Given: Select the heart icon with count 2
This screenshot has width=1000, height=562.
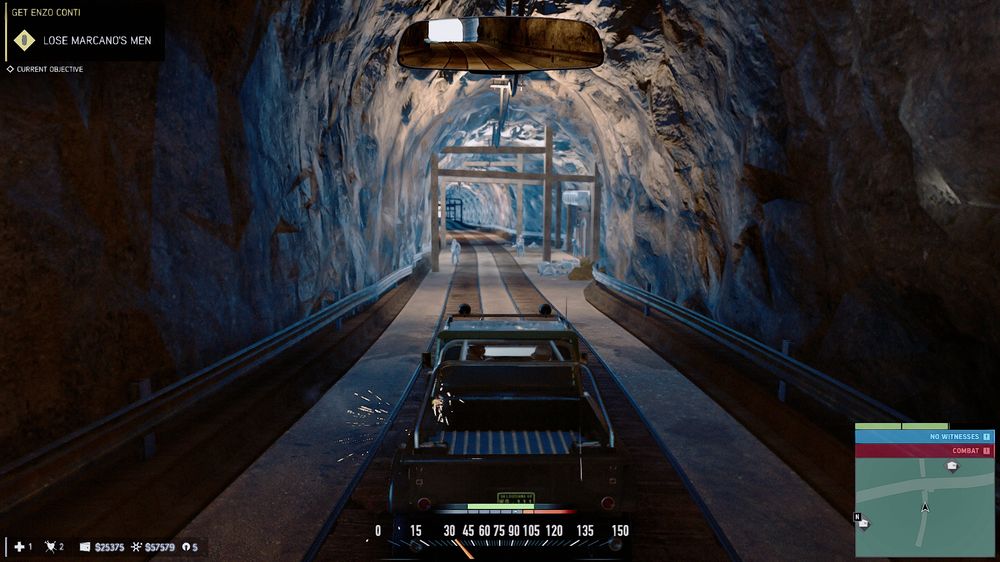Looking at the screenshot, I should coord(50,547).
